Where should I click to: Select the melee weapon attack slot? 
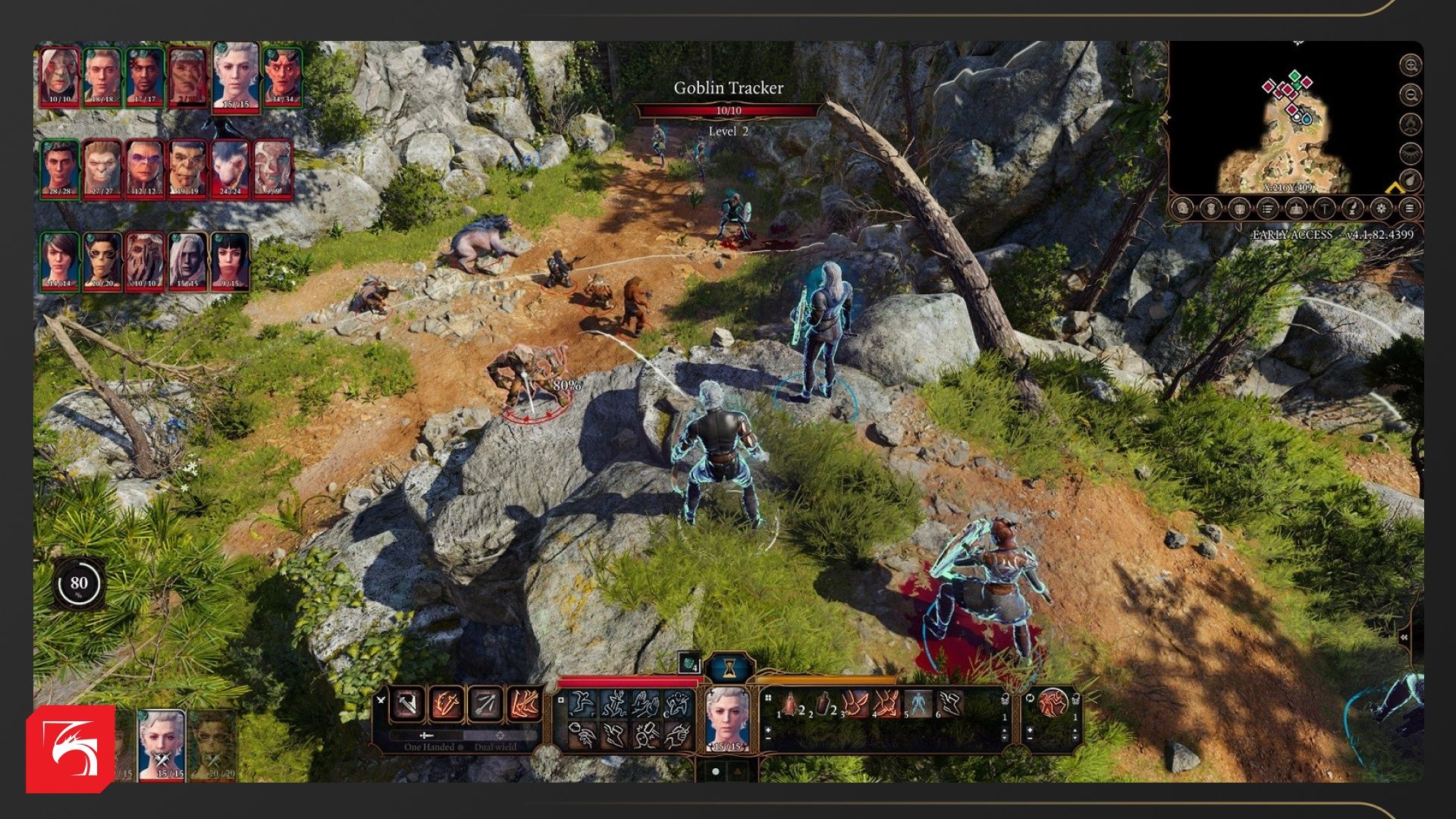407,704
